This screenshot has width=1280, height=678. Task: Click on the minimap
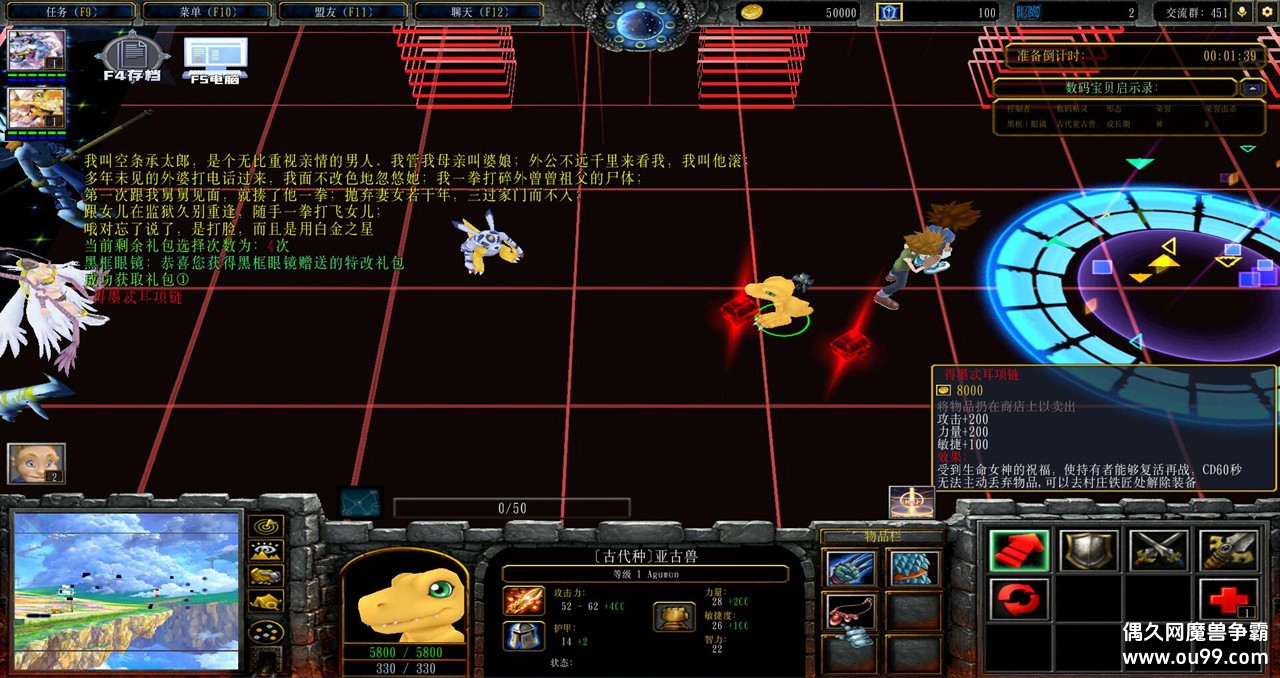tap(127, 590)
